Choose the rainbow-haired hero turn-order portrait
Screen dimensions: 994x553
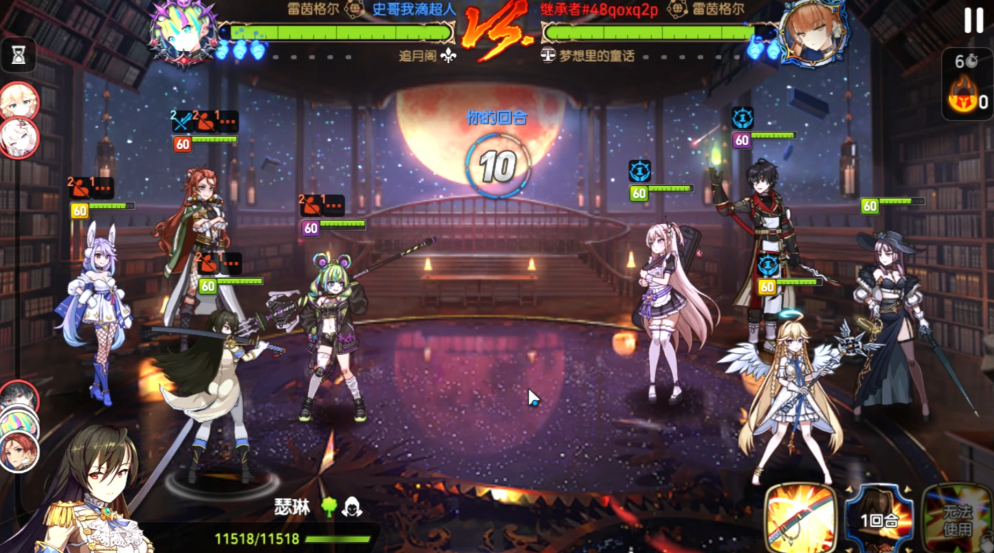click(x=17, y=422)
